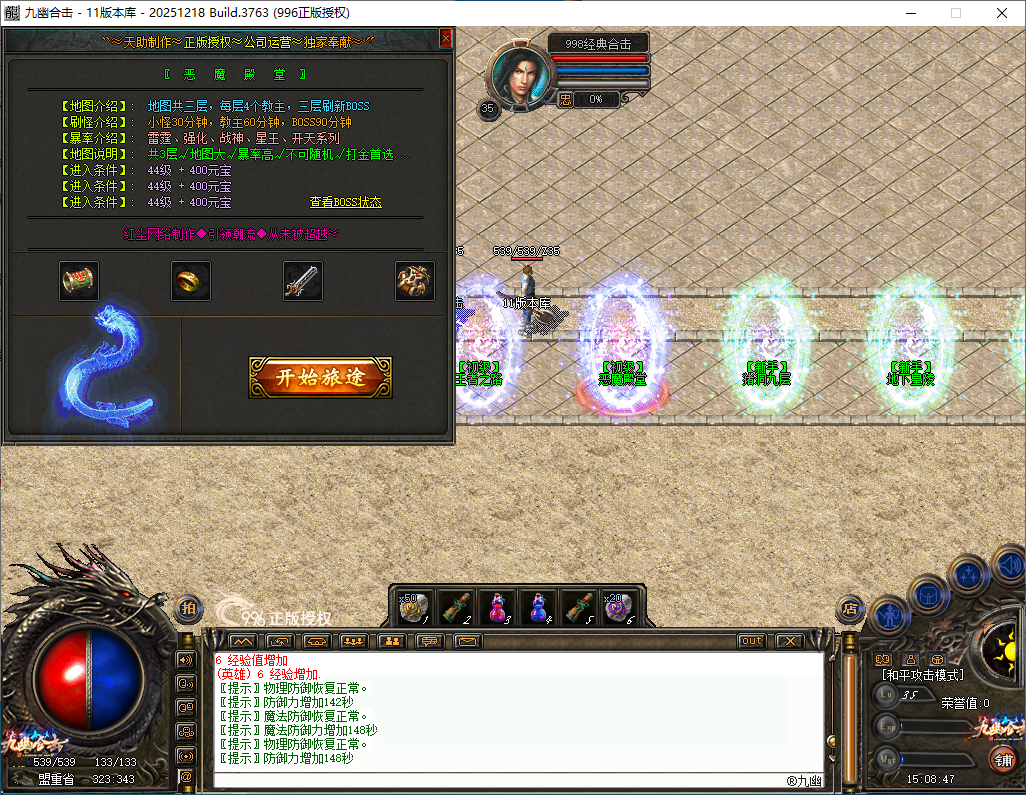This screenshot has height=795, width=1026.
Task: Open the auction 拍 round button
Action: click(x=189, y=608)
